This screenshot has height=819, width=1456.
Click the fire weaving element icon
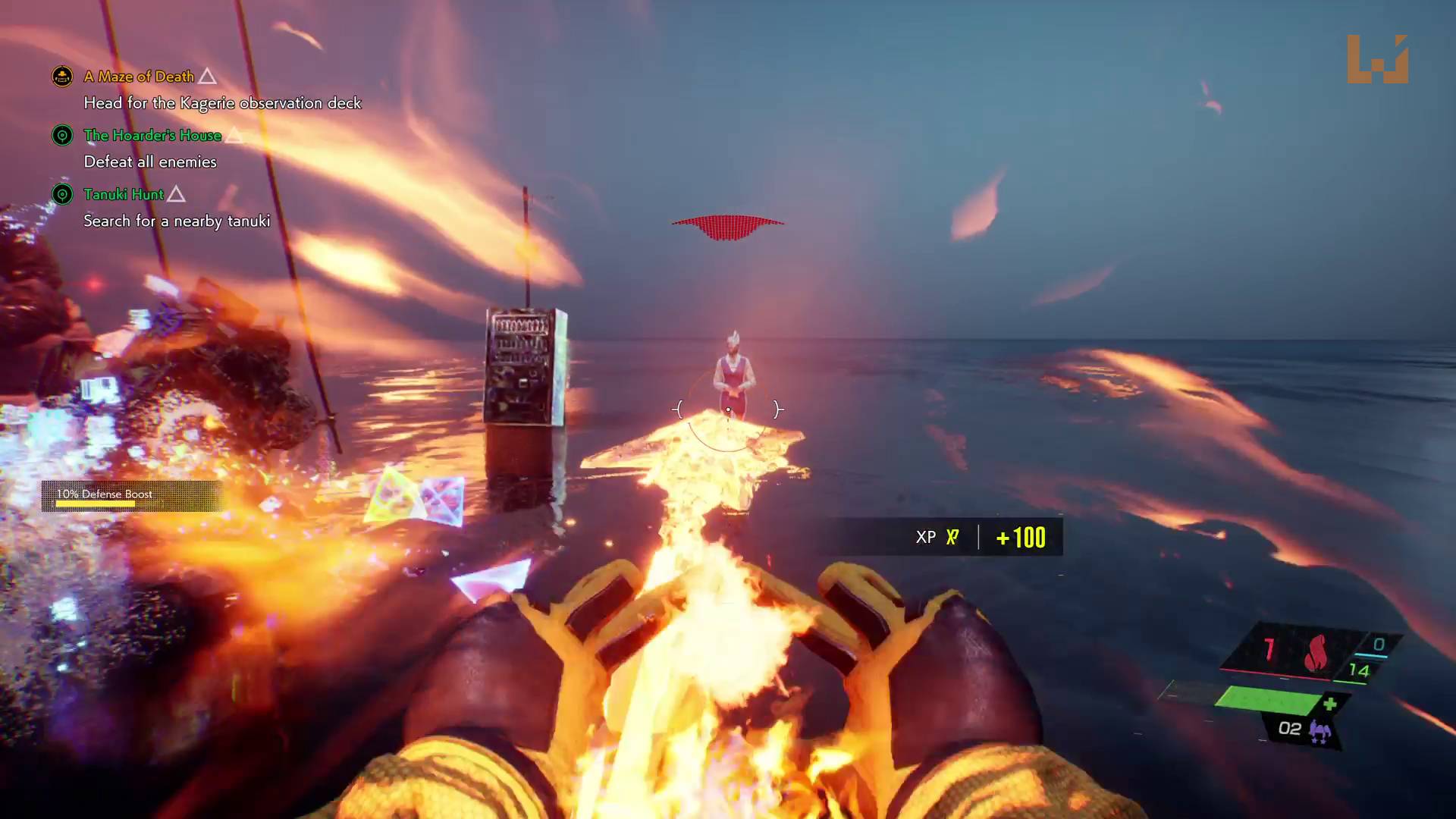tap(1316, 652)
